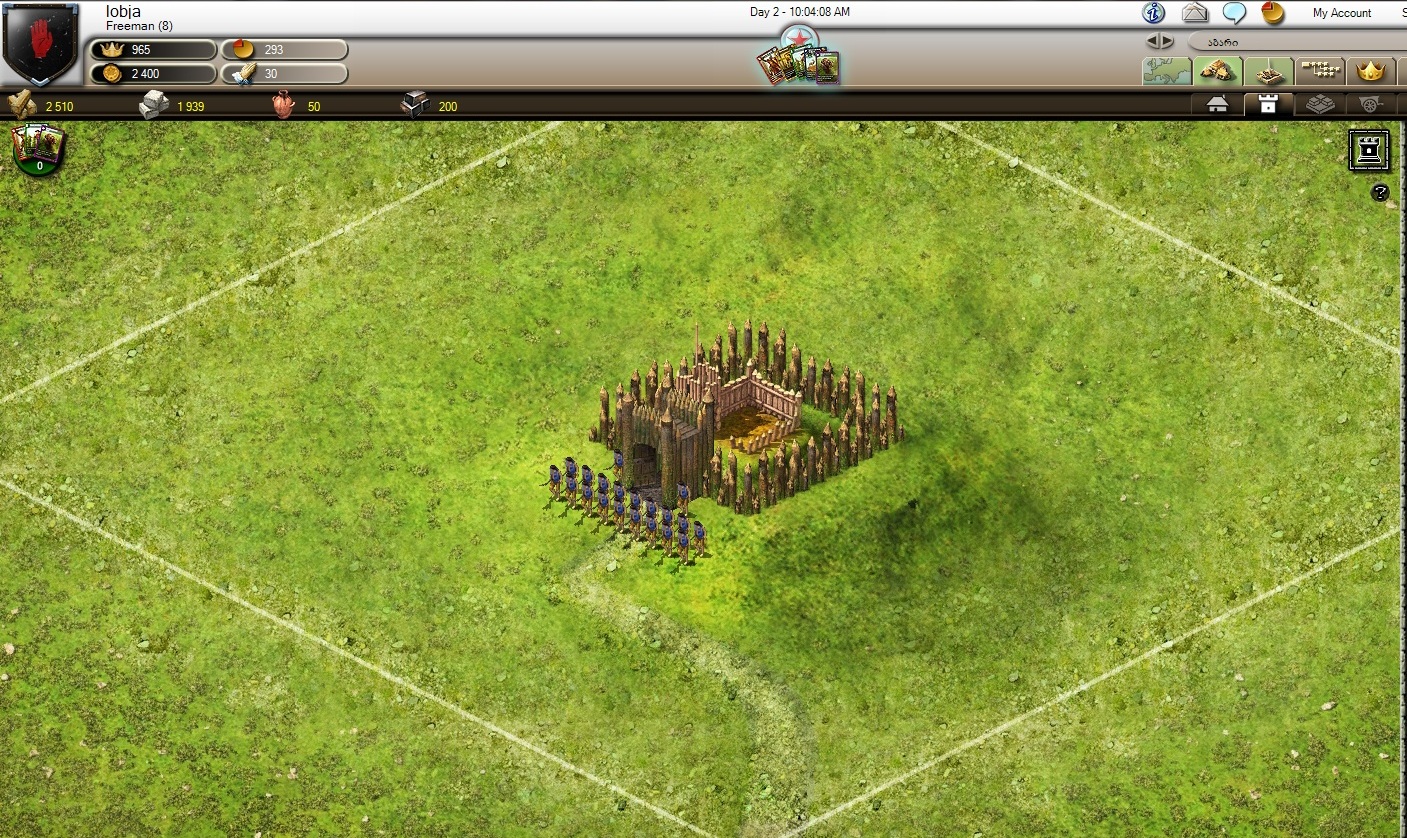Switch to the world map tab
The width and height of the screenshot is (1407, 838).
pyautogui.click(x=1167, y=71)
